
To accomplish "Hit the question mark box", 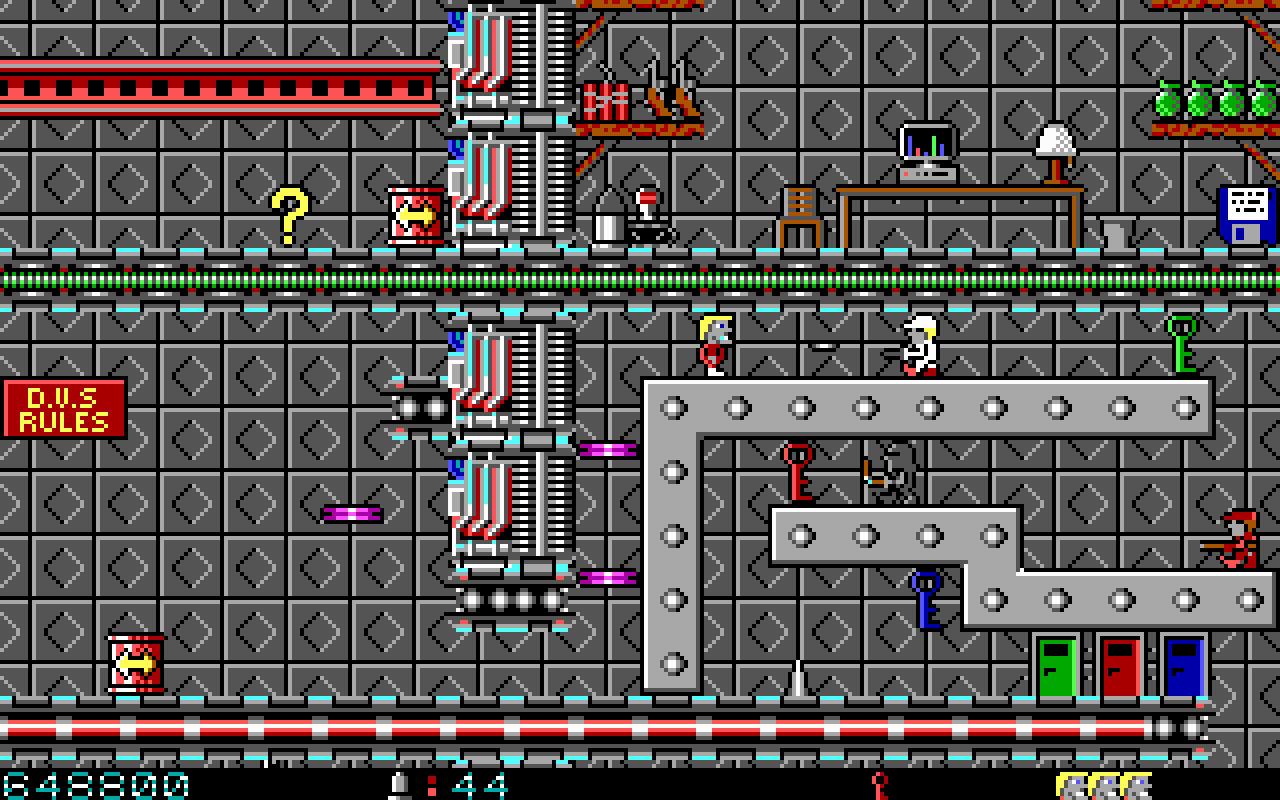I will (288, 213).
